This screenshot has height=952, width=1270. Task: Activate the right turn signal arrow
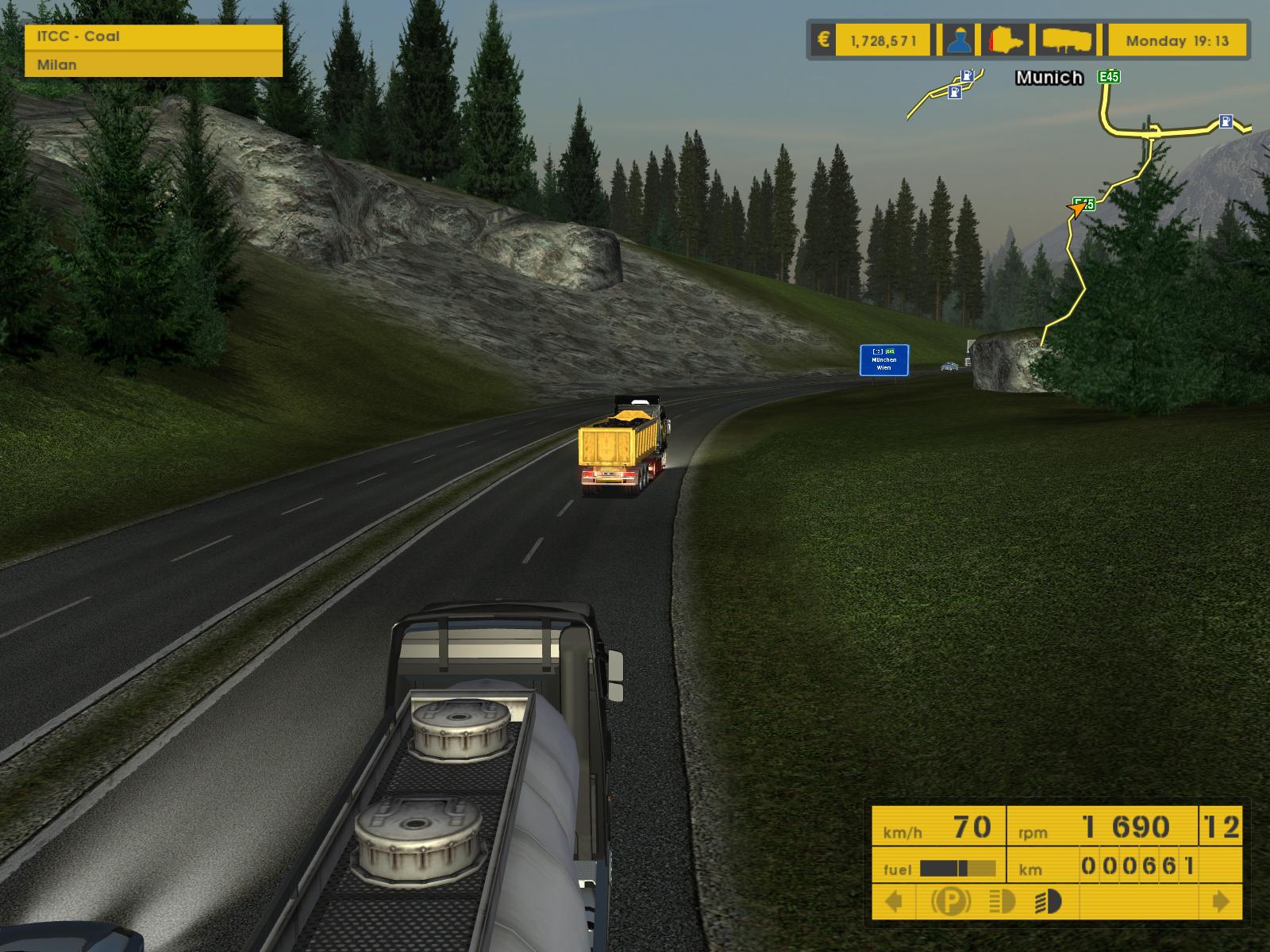pos(1221,902)
